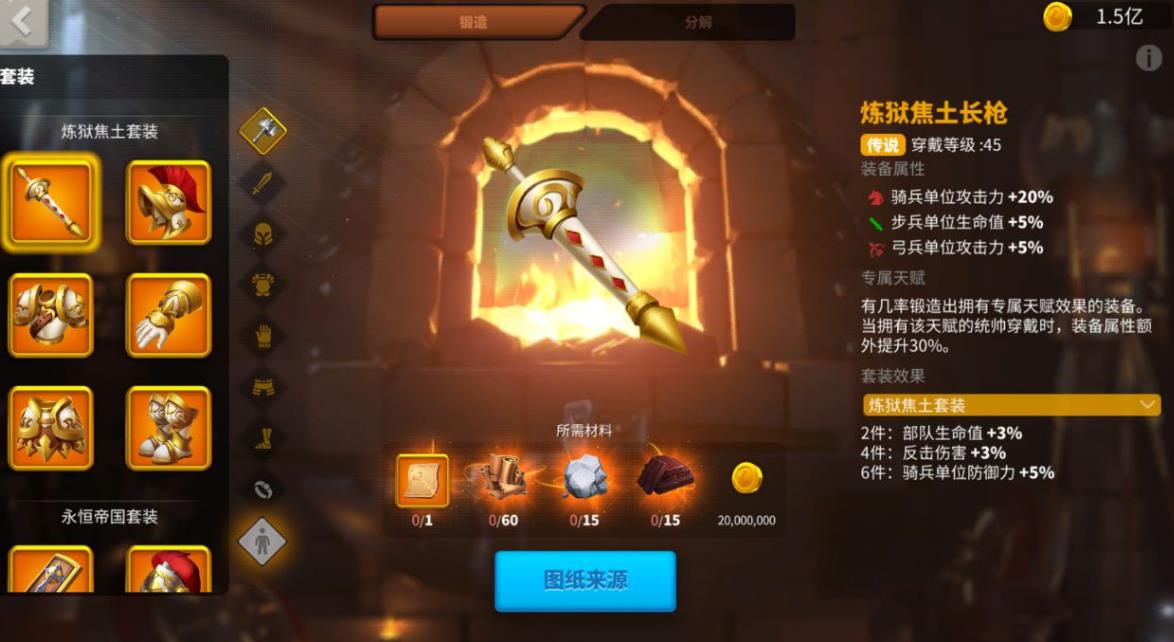The width and height of the screenshot is (1174, 642).
Task: Go back with the top-left arrow button
Action: [22, 22]
